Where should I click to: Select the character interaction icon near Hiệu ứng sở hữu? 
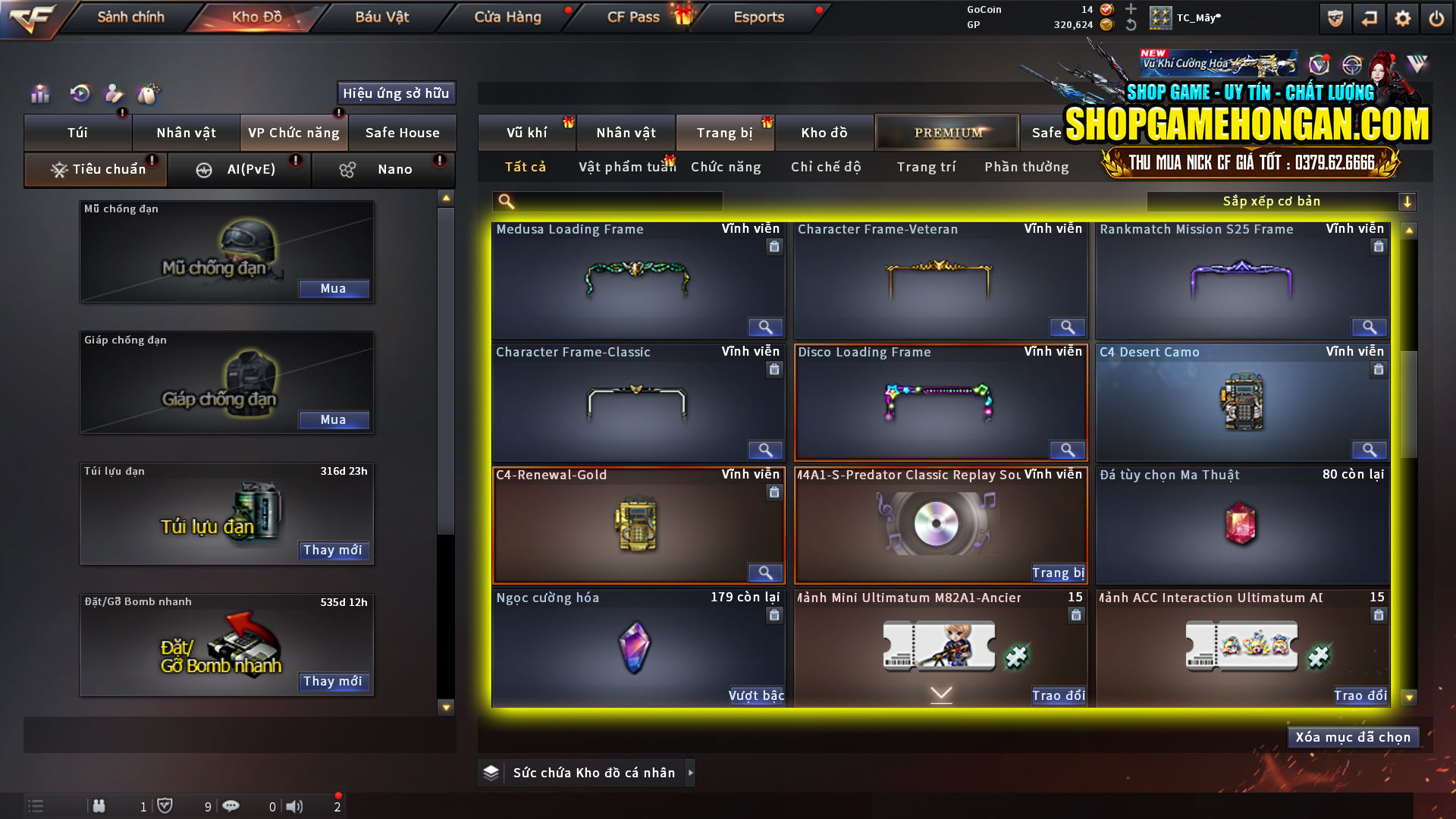[x=114, y=93]
